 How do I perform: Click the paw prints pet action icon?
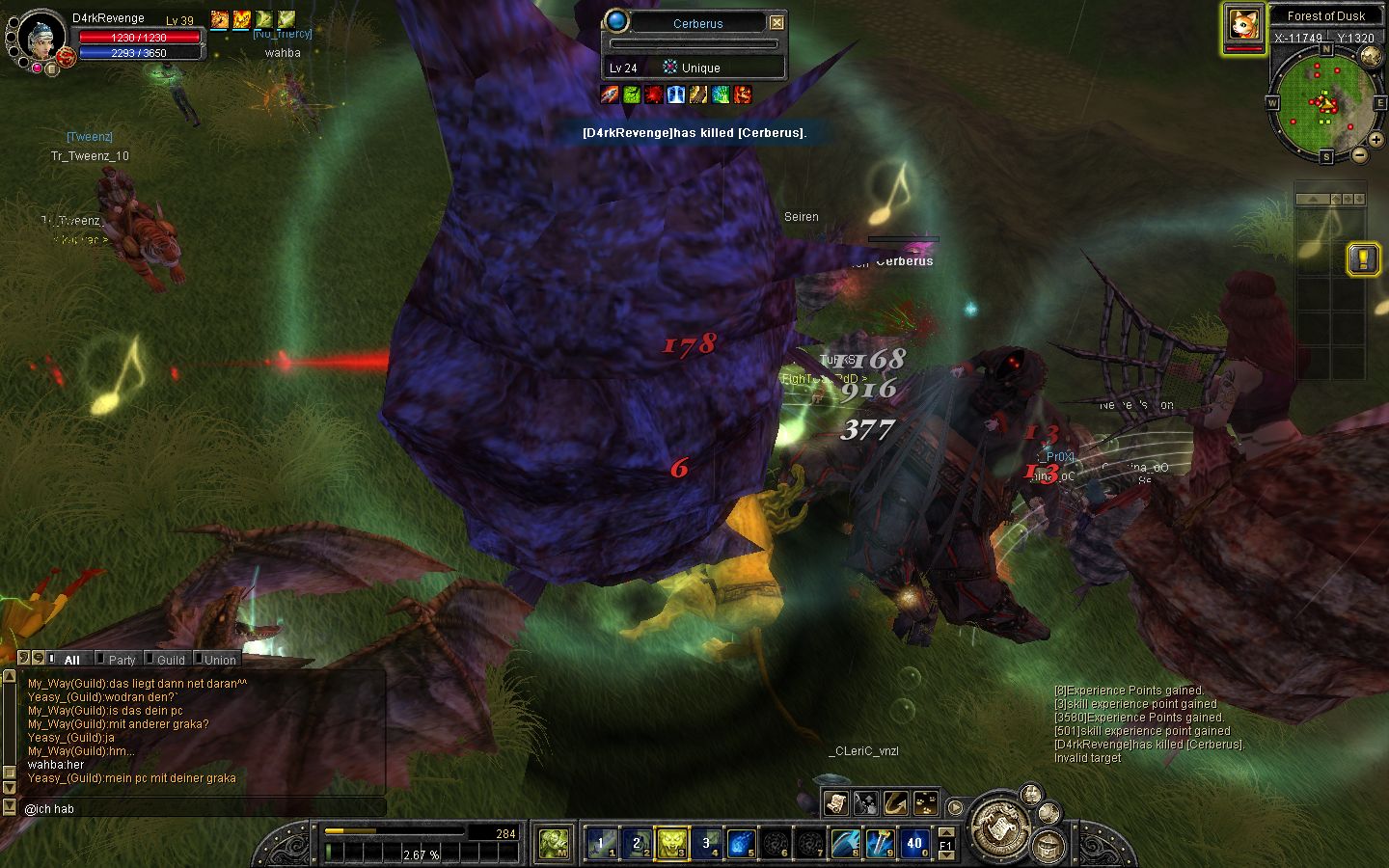click(x=926, y=802)
